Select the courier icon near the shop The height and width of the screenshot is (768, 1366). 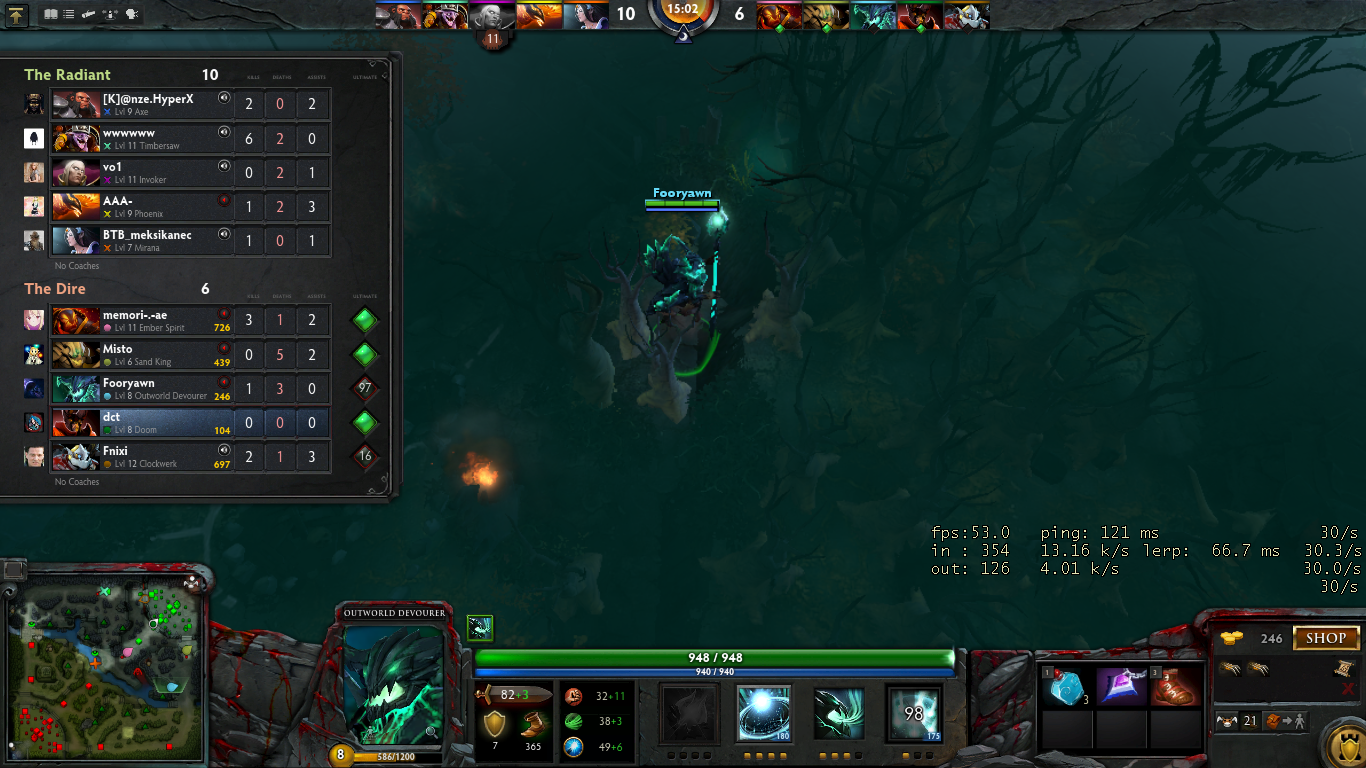(x=1228, y=721)
